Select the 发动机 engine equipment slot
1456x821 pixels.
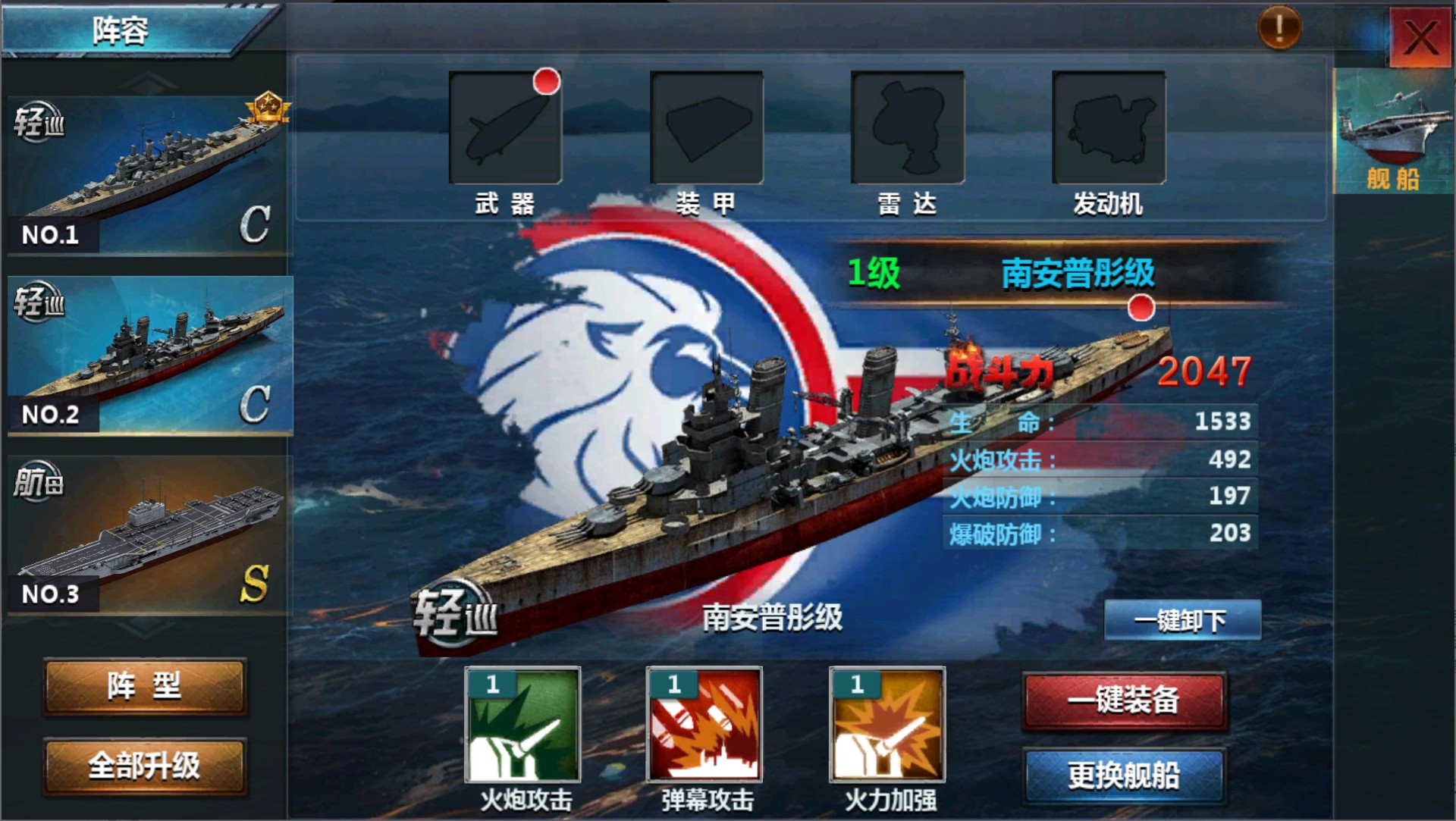pos(1108,127)
